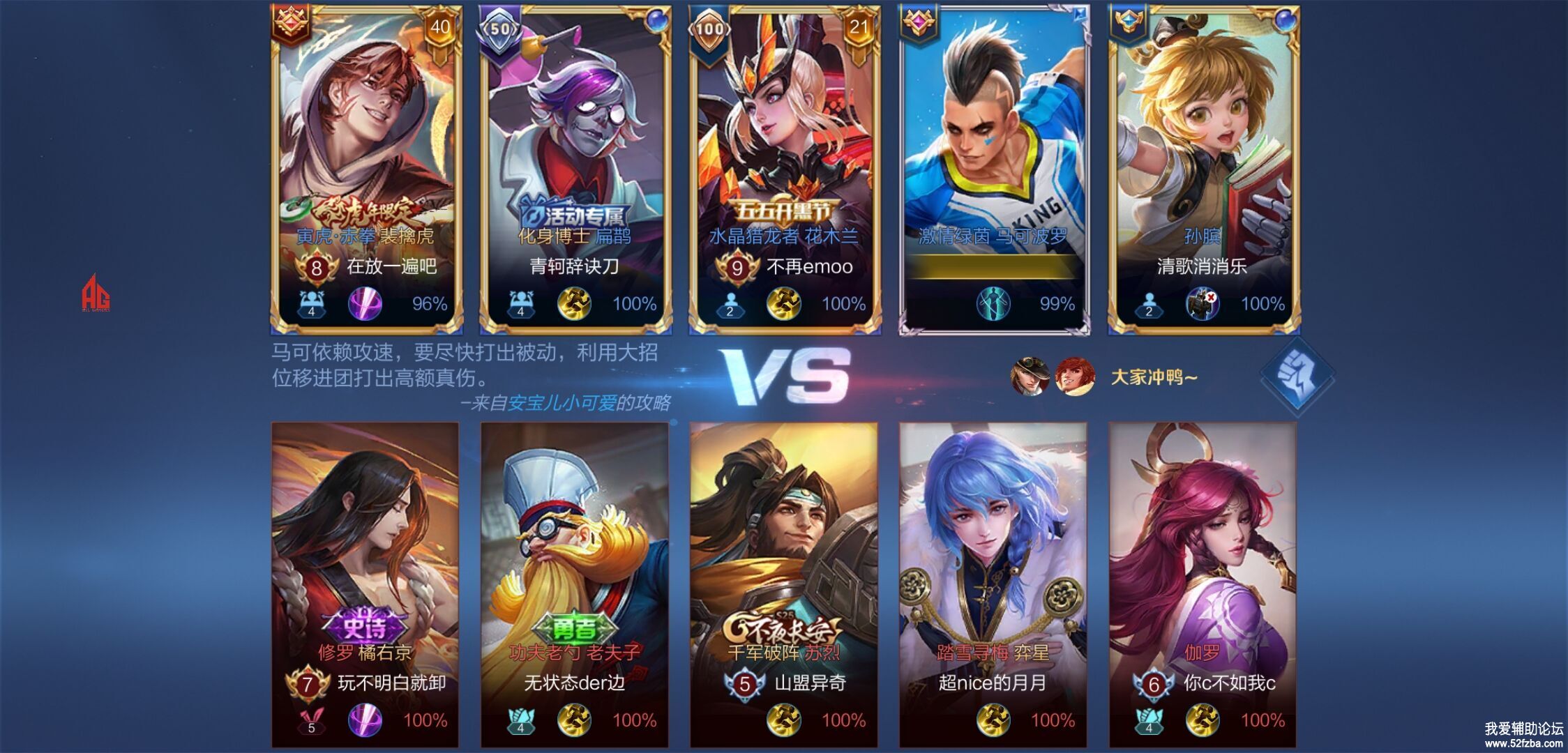This screenshot has width=1568, height=753.
Task: Click enemy 弈星 踏雪寻梅 card
Action: pyautogui.click(x=993, y=584)
